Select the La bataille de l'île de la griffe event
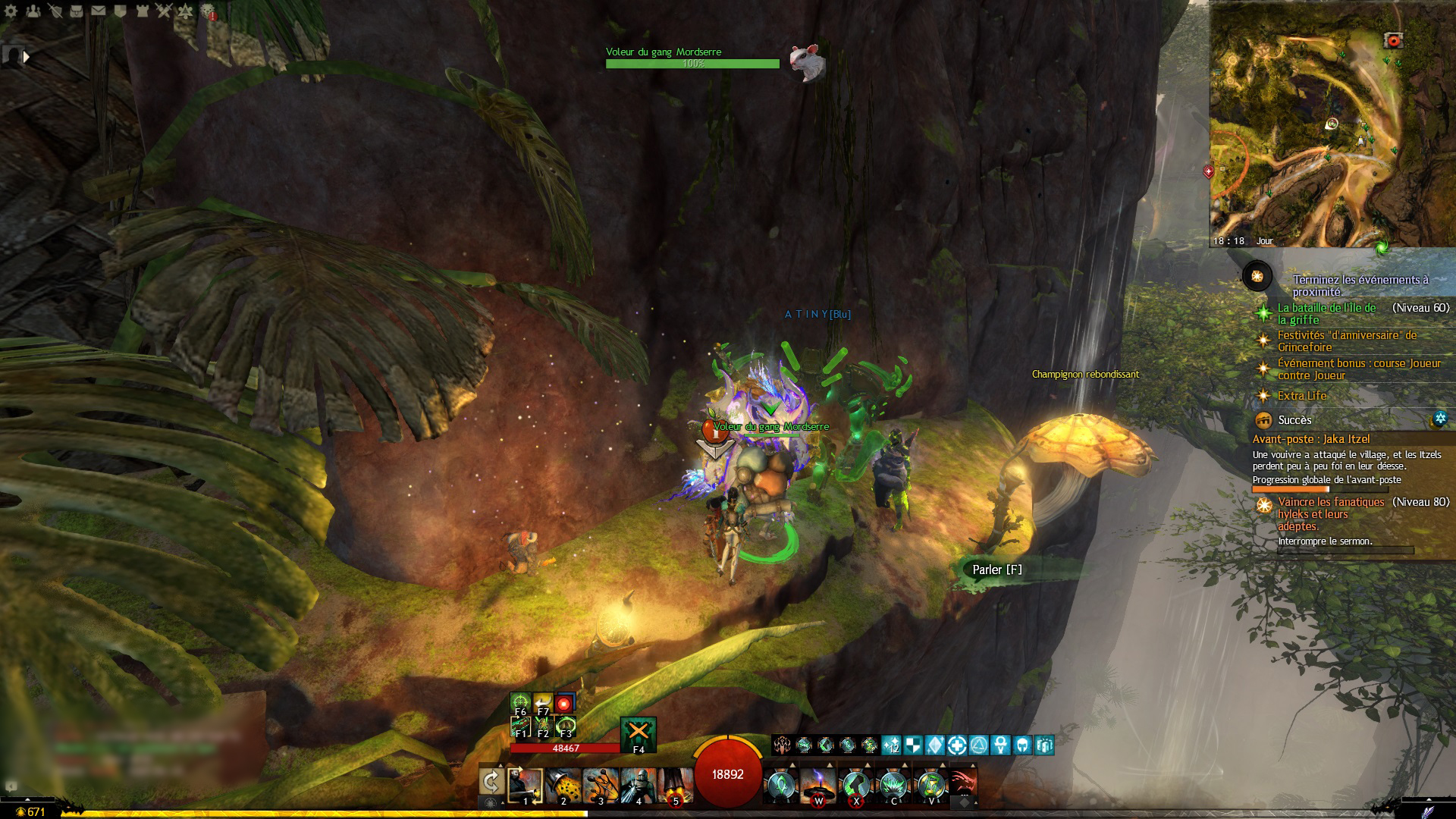The height and width of the screenshot is (819, 1456). pyautogui.click(x=1326, y=313)
